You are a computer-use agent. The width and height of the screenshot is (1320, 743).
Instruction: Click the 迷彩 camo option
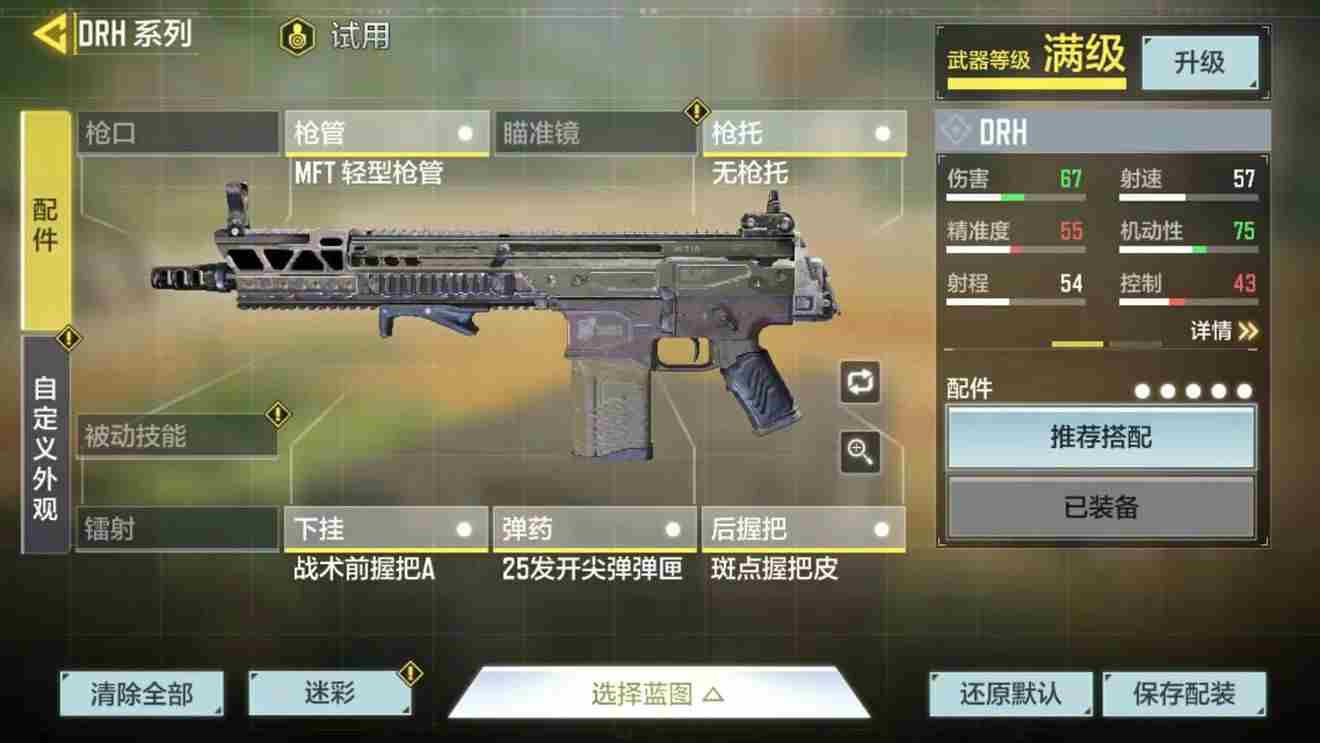[328, 692]
